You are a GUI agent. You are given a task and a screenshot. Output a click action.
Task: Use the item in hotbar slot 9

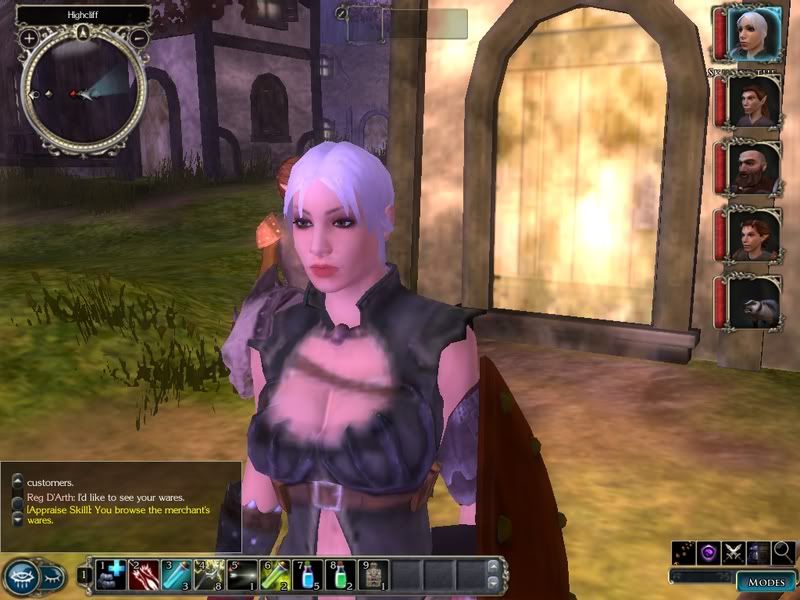coord(372,575)
